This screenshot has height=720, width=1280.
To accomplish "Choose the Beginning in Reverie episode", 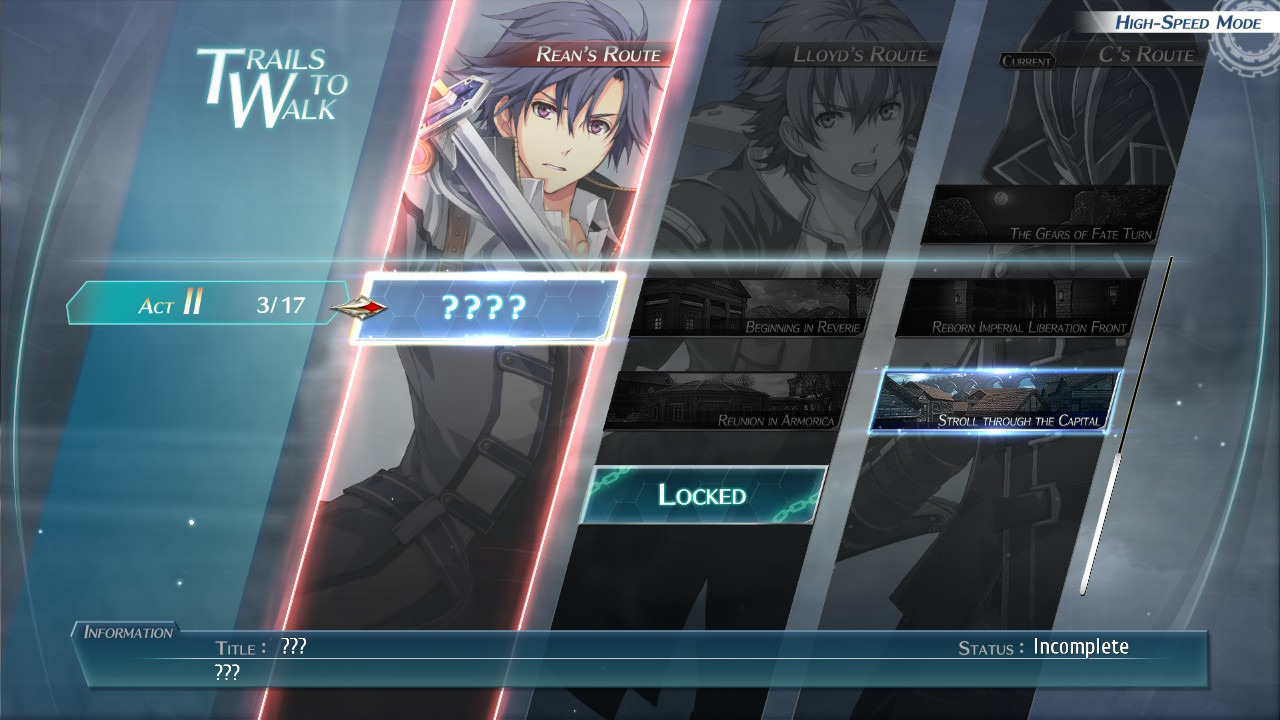I will [x=757, y=308].
